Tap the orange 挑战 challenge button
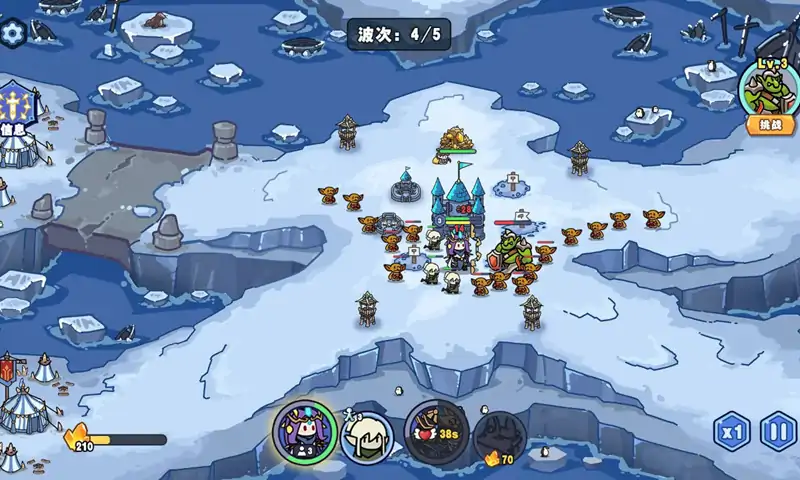The width and height of the screenshot is (800, 480). [770, 126]
